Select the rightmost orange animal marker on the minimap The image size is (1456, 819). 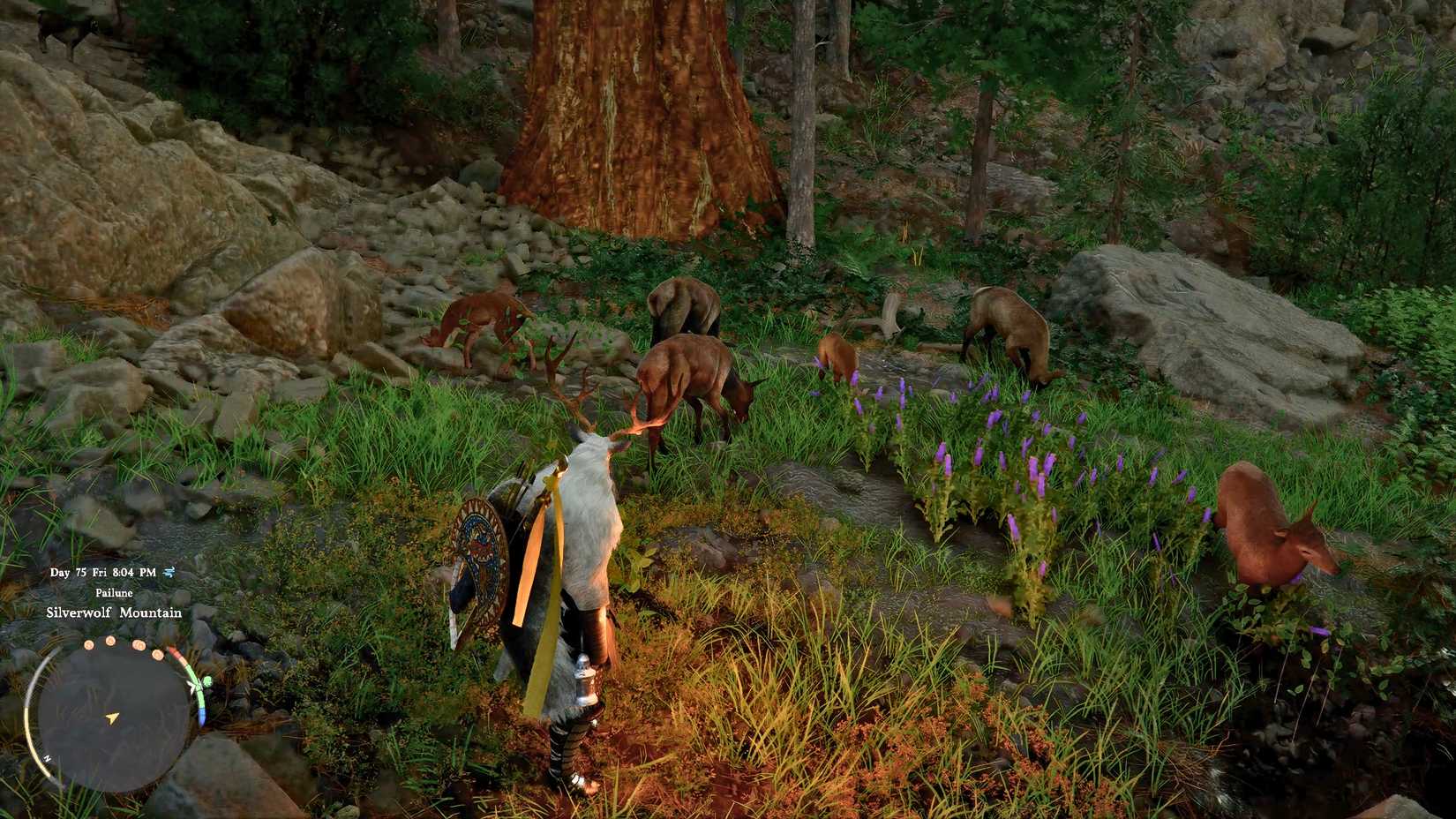tap(157, 655)
